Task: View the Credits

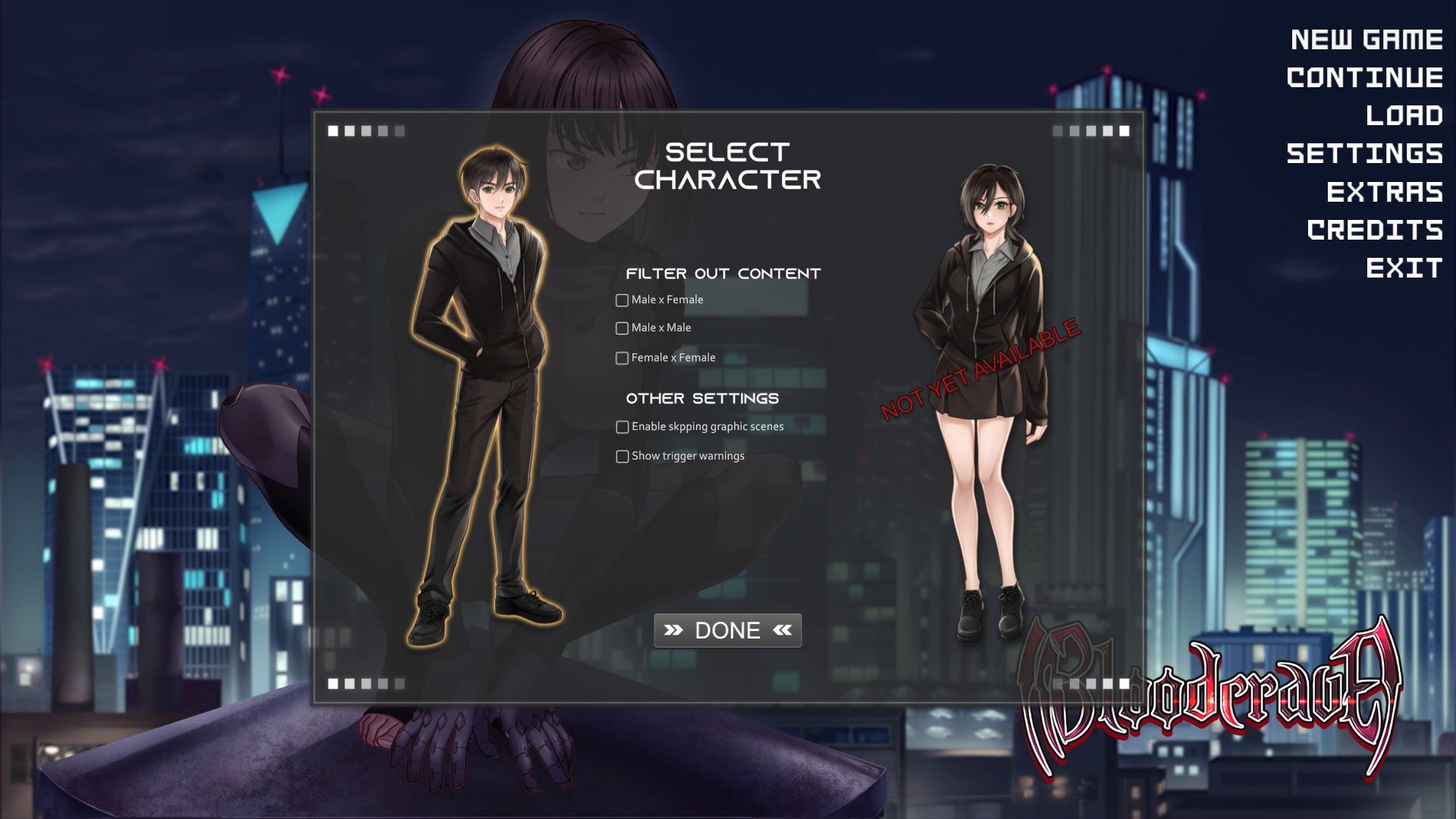Action: coord(1374,230)
